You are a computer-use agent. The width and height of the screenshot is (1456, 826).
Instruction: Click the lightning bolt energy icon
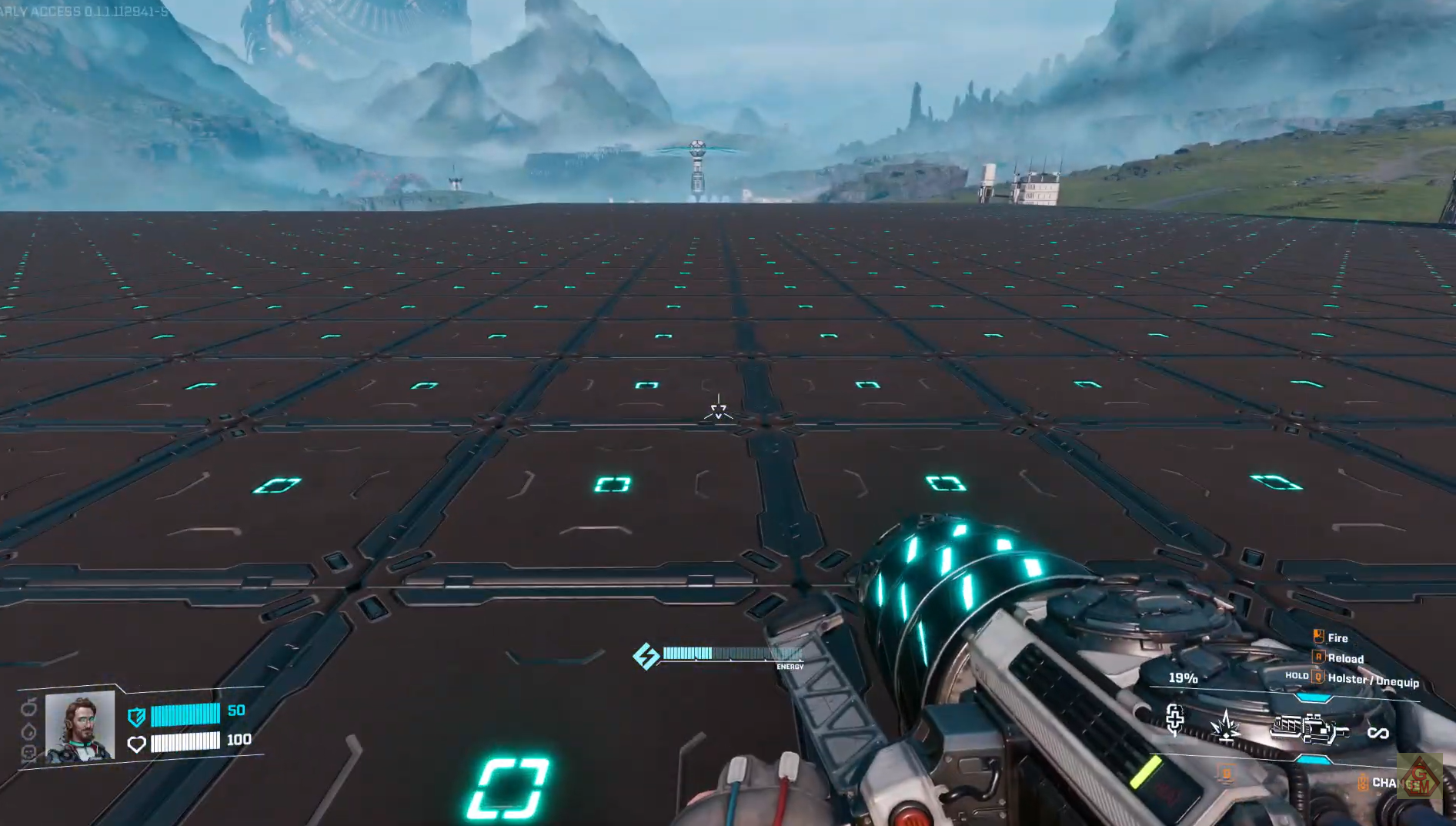[646, 656]
